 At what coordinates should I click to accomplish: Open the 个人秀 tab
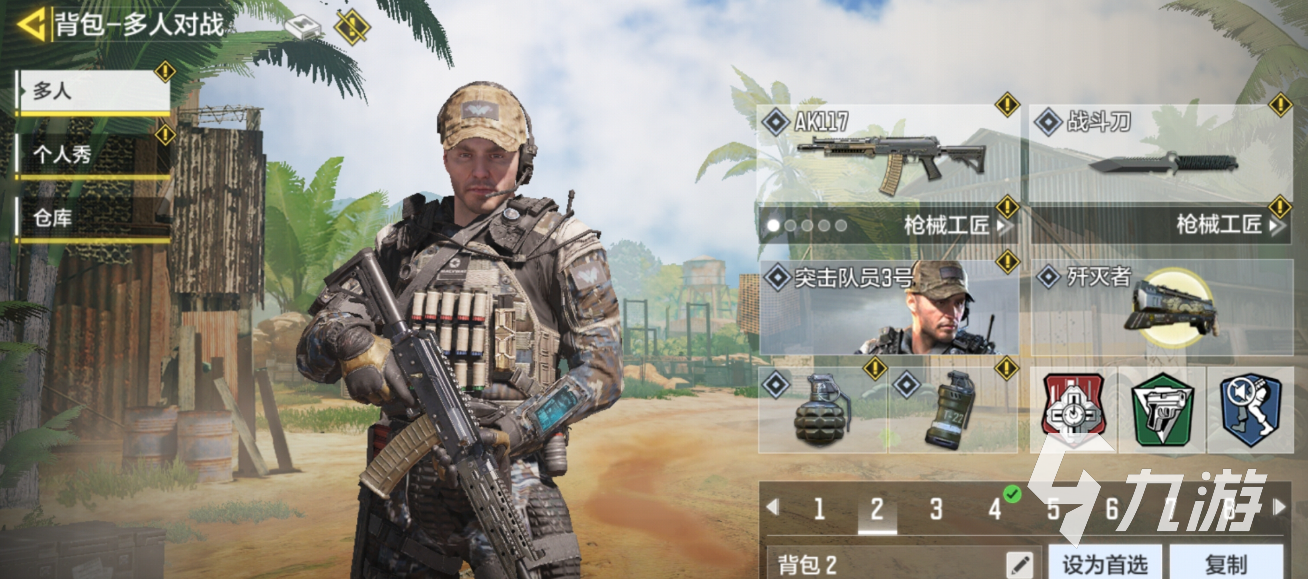[93, 155]
